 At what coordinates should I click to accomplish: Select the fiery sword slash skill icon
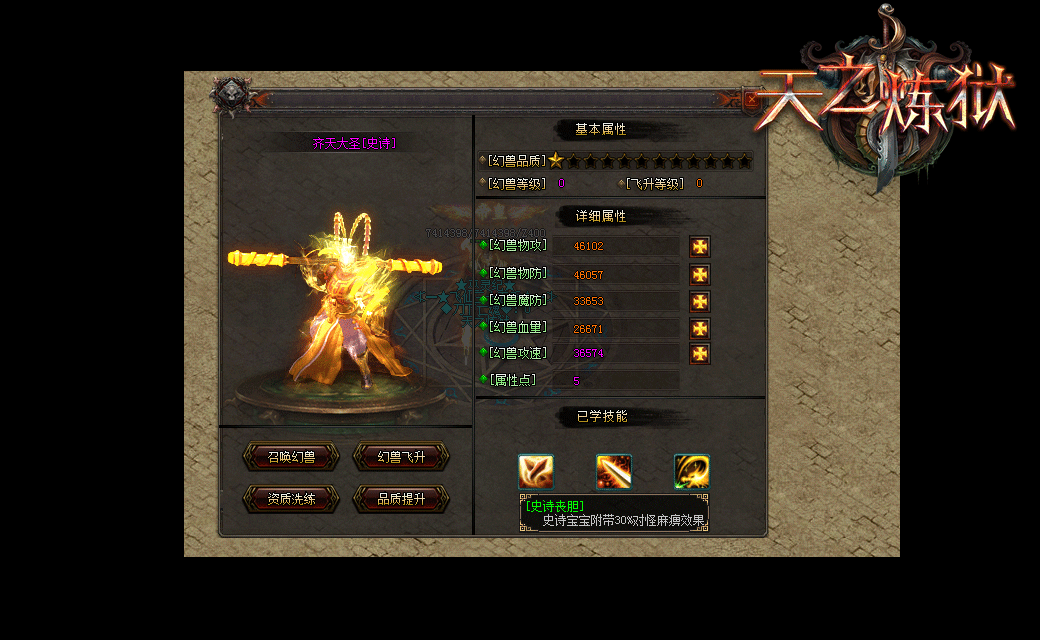(x=614, y=471)
